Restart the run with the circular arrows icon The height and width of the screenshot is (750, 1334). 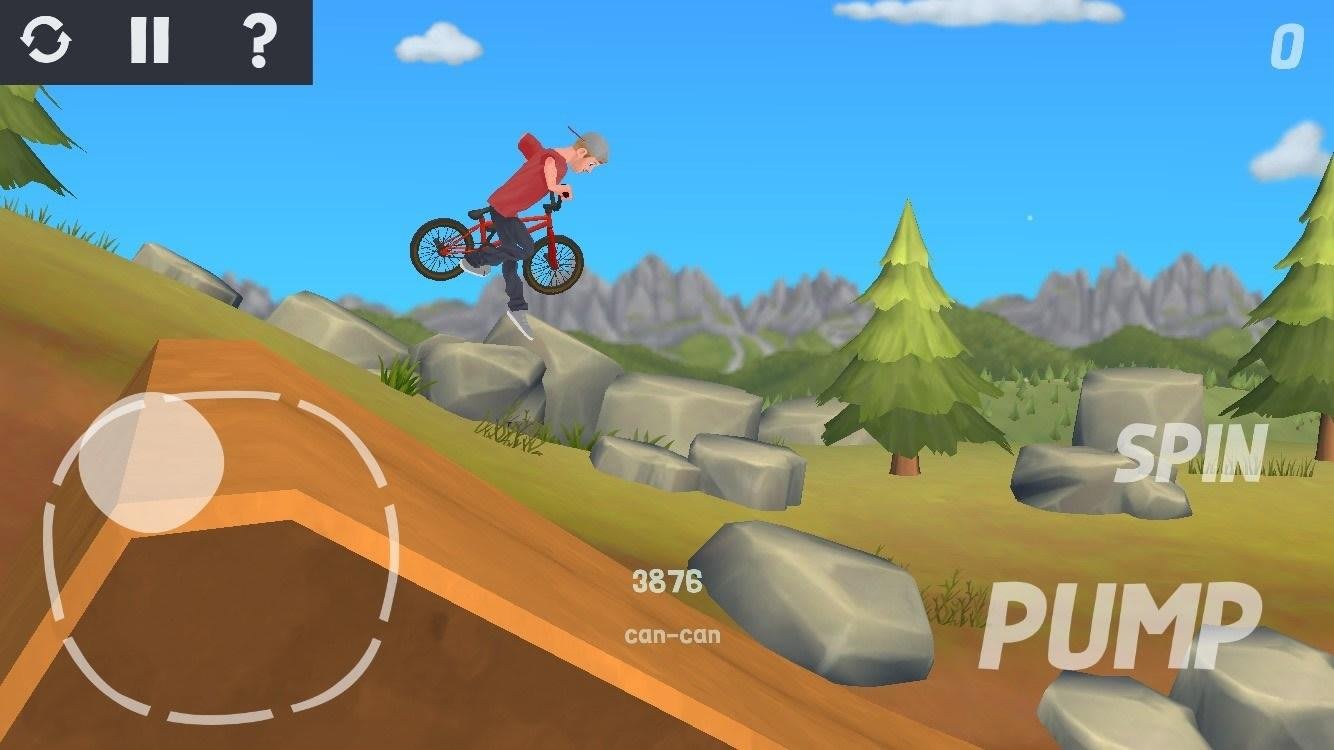(46, 41)
